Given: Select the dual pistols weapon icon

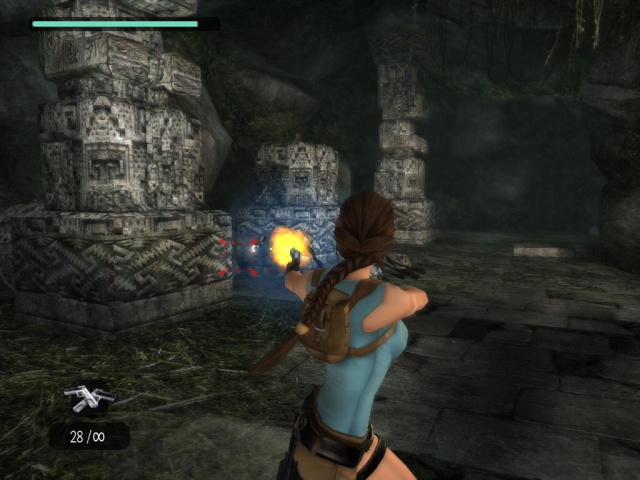Looking at the screenshot, I should 88,397.
